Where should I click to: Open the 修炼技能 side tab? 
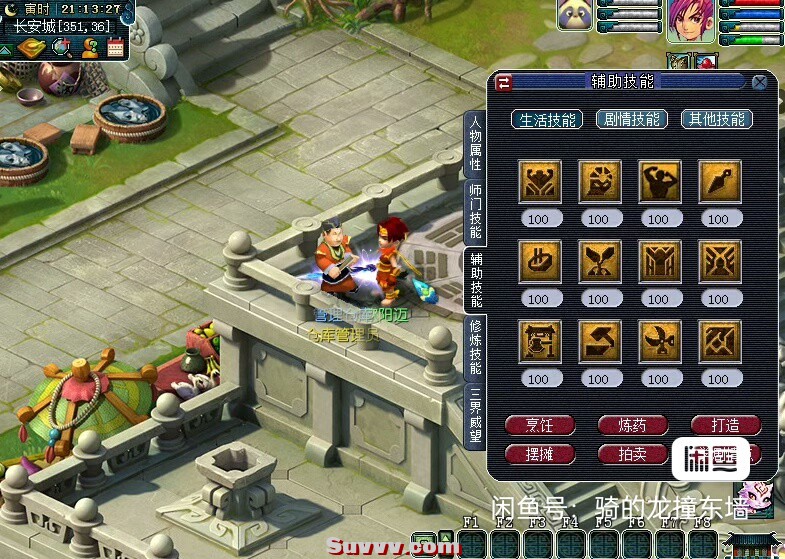pyautogui.click(x=476, y=347)
